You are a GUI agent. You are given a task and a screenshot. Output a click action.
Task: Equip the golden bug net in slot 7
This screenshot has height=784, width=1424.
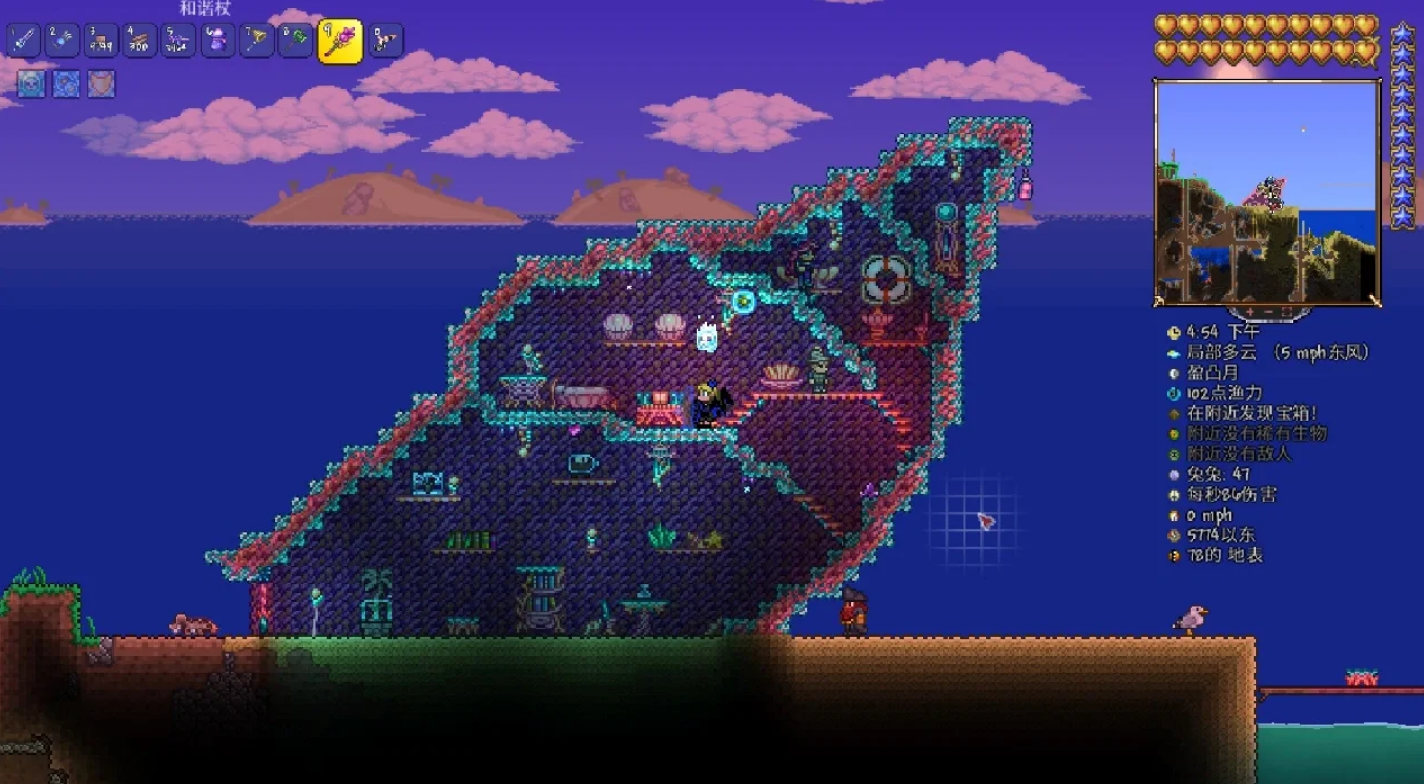pyautogui.click(x=257, y=41)
